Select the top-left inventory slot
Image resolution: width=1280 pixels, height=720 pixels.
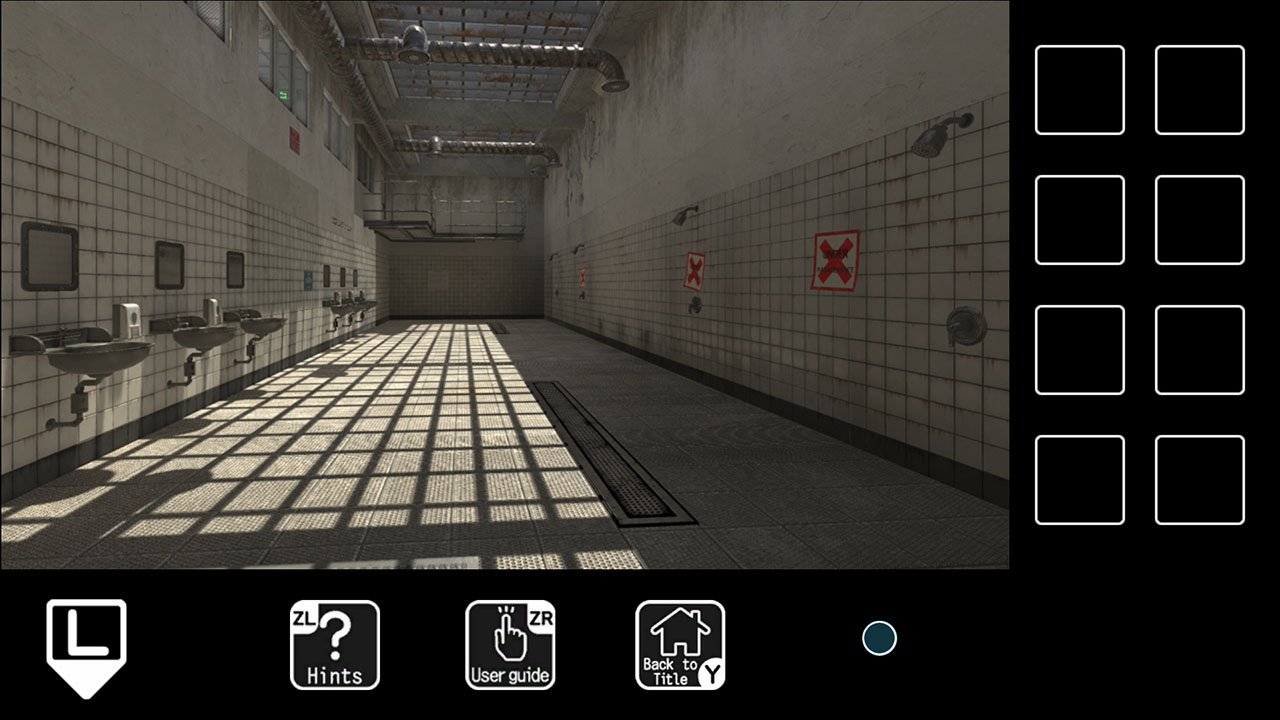pyautogui.click(x=1079, y=89)
